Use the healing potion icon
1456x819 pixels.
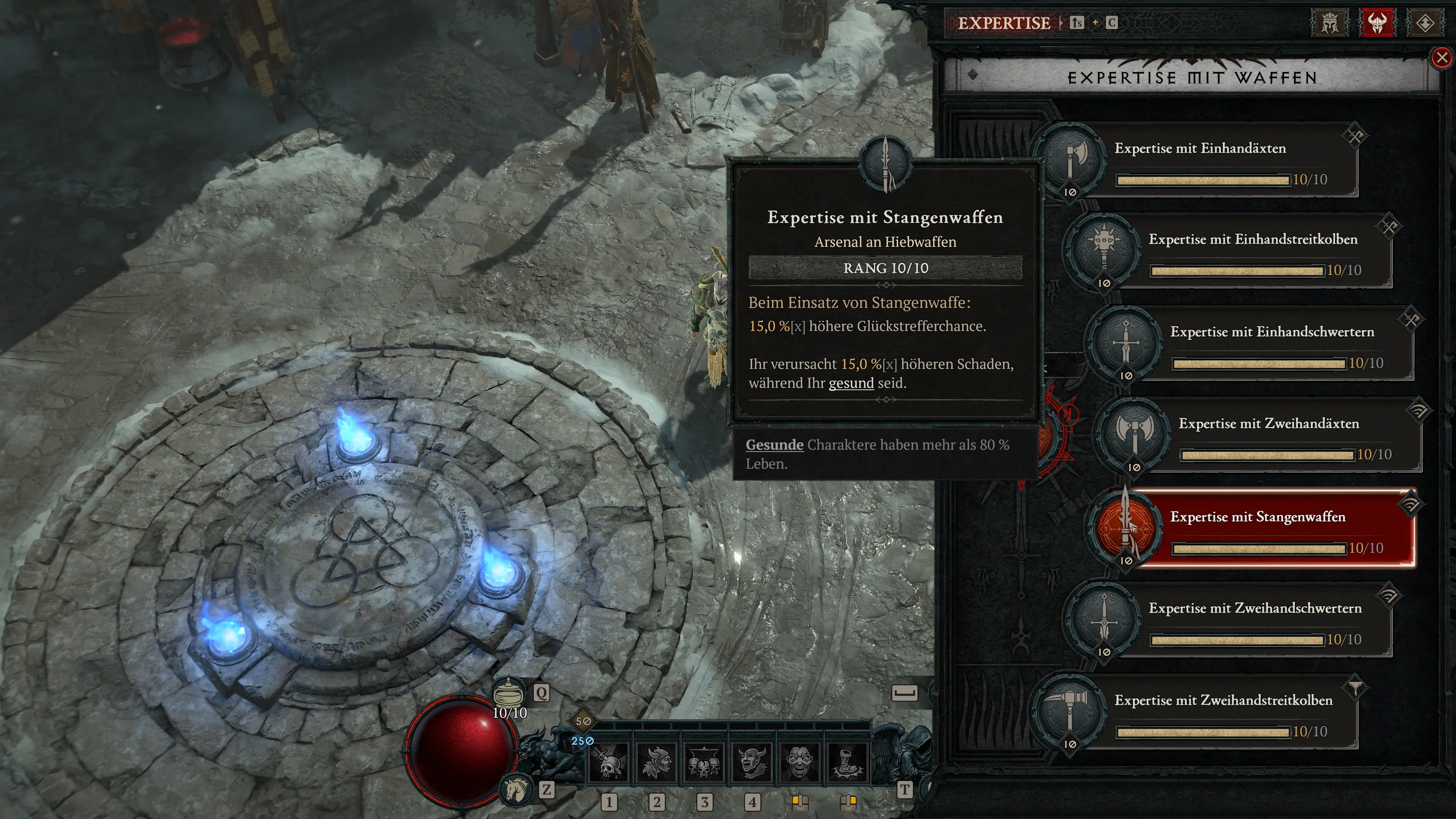[x=508, y=692]
